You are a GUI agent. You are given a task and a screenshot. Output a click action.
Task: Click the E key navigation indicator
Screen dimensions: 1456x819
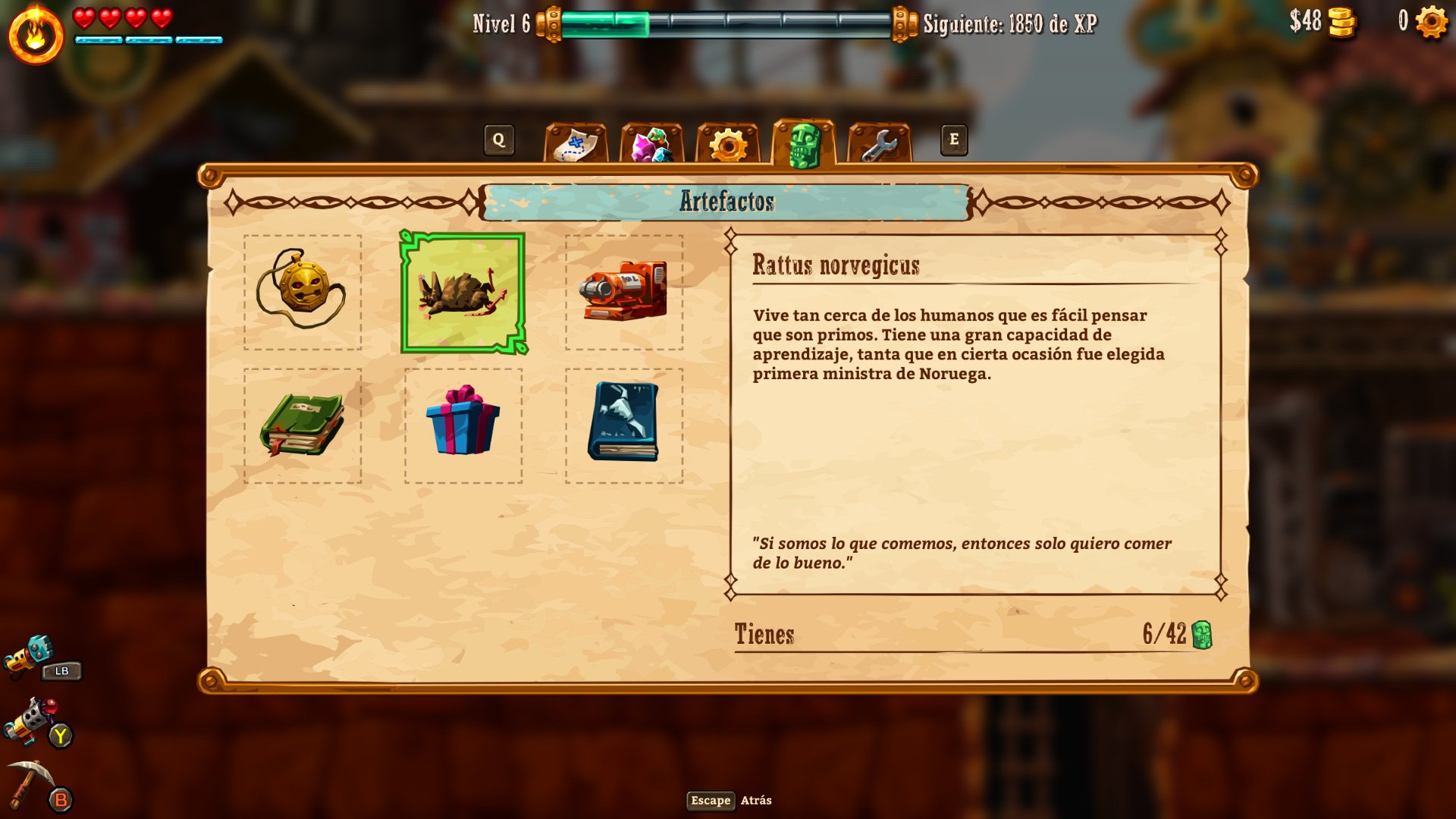pos(954,140)
